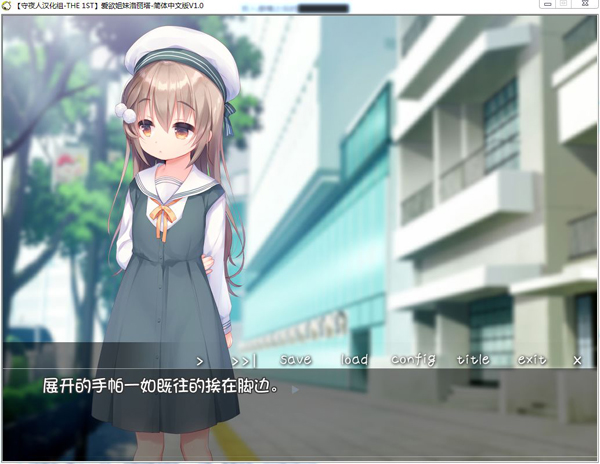Choose exit to quit the game
Viewport: 600px width, 464px height.
tap(532, 360)
